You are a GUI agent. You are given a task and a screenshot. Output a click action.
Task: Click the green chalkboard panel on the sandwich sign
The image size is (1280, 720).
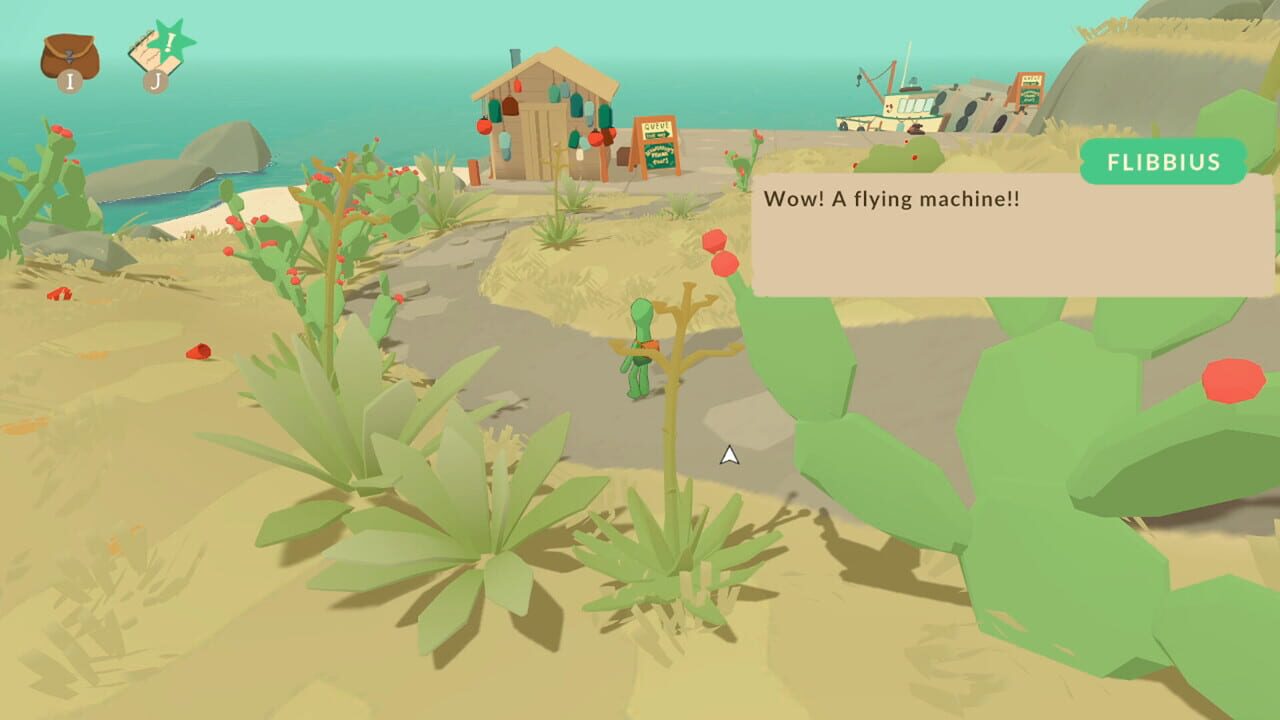click(661, 155)
